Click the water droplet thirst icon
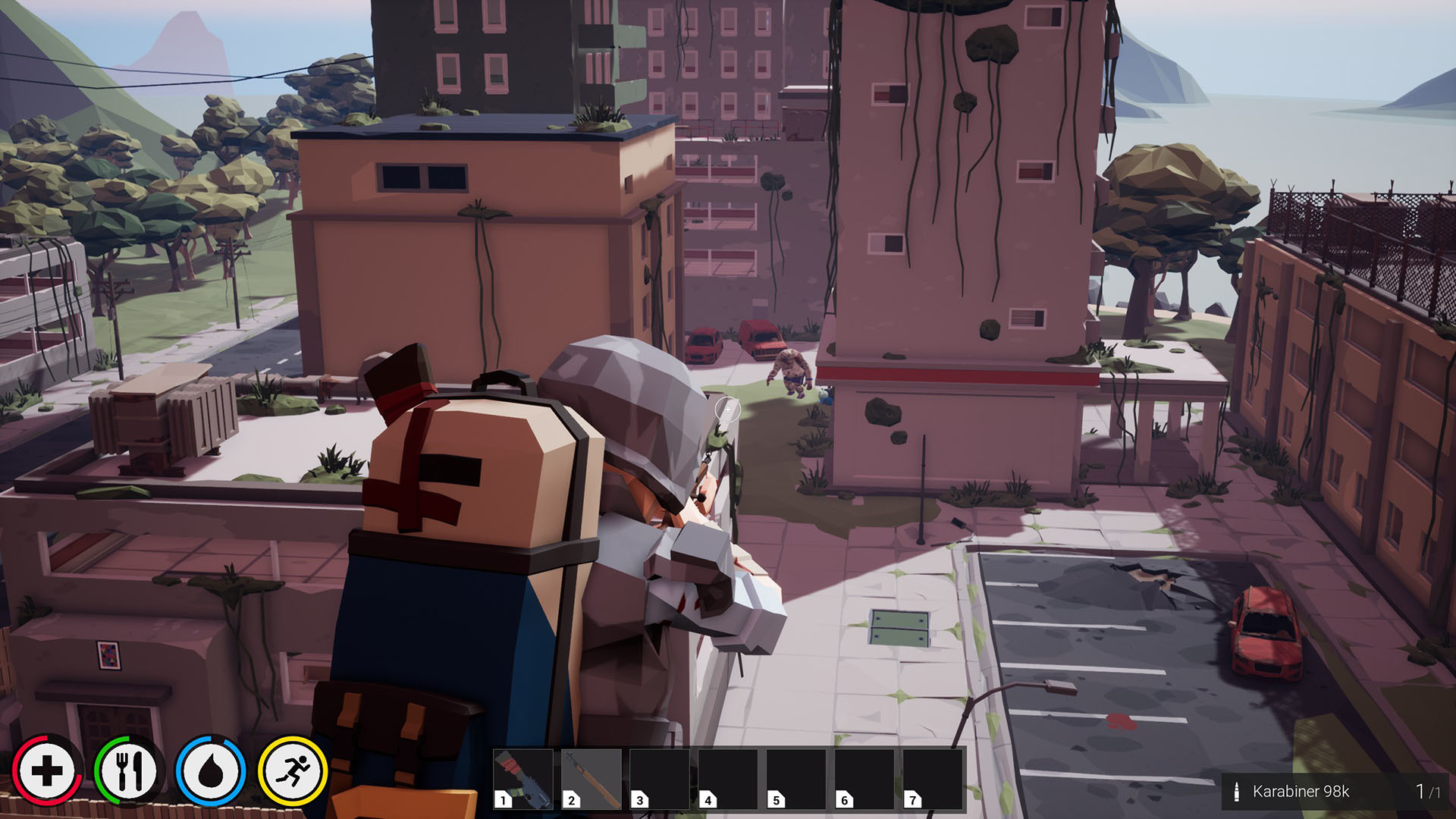Screen dimensions: 1456x819 213,769
